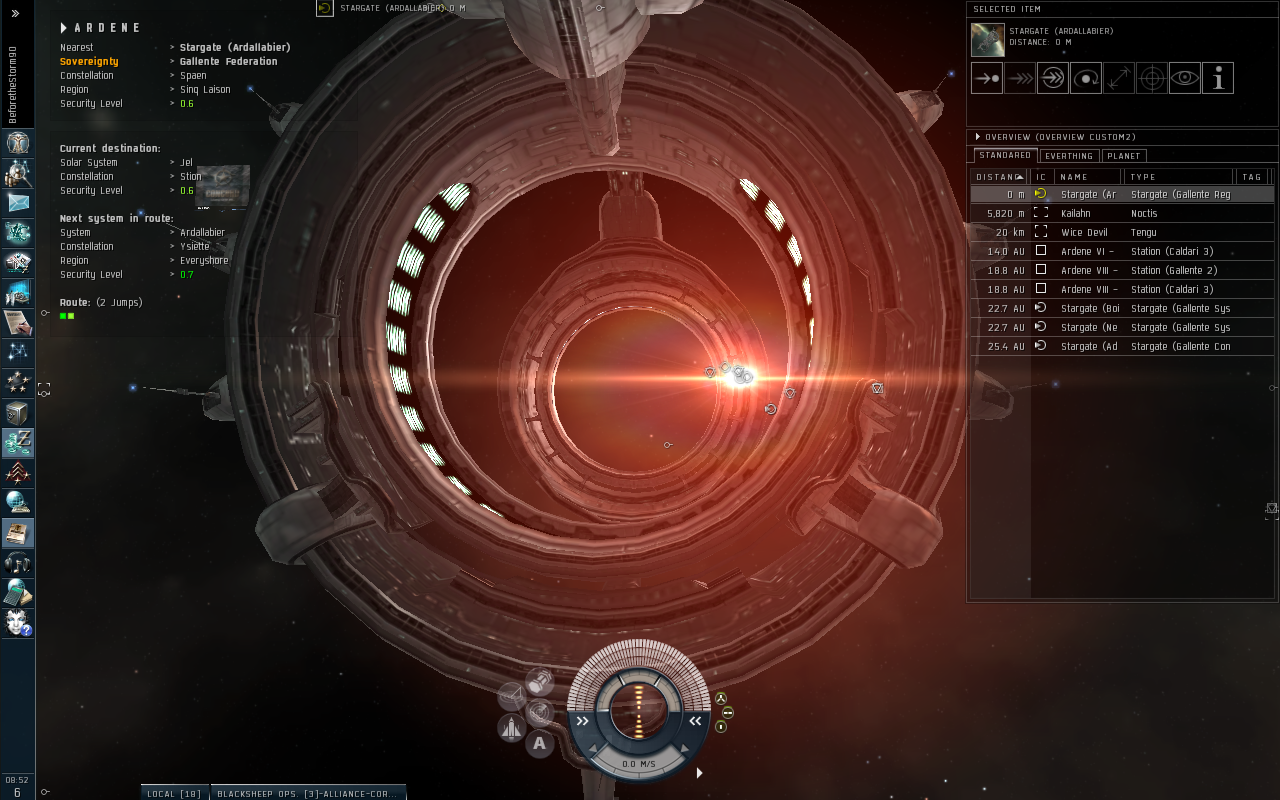Open Show Info for the selected stargate

click(x=1218, y=77)
